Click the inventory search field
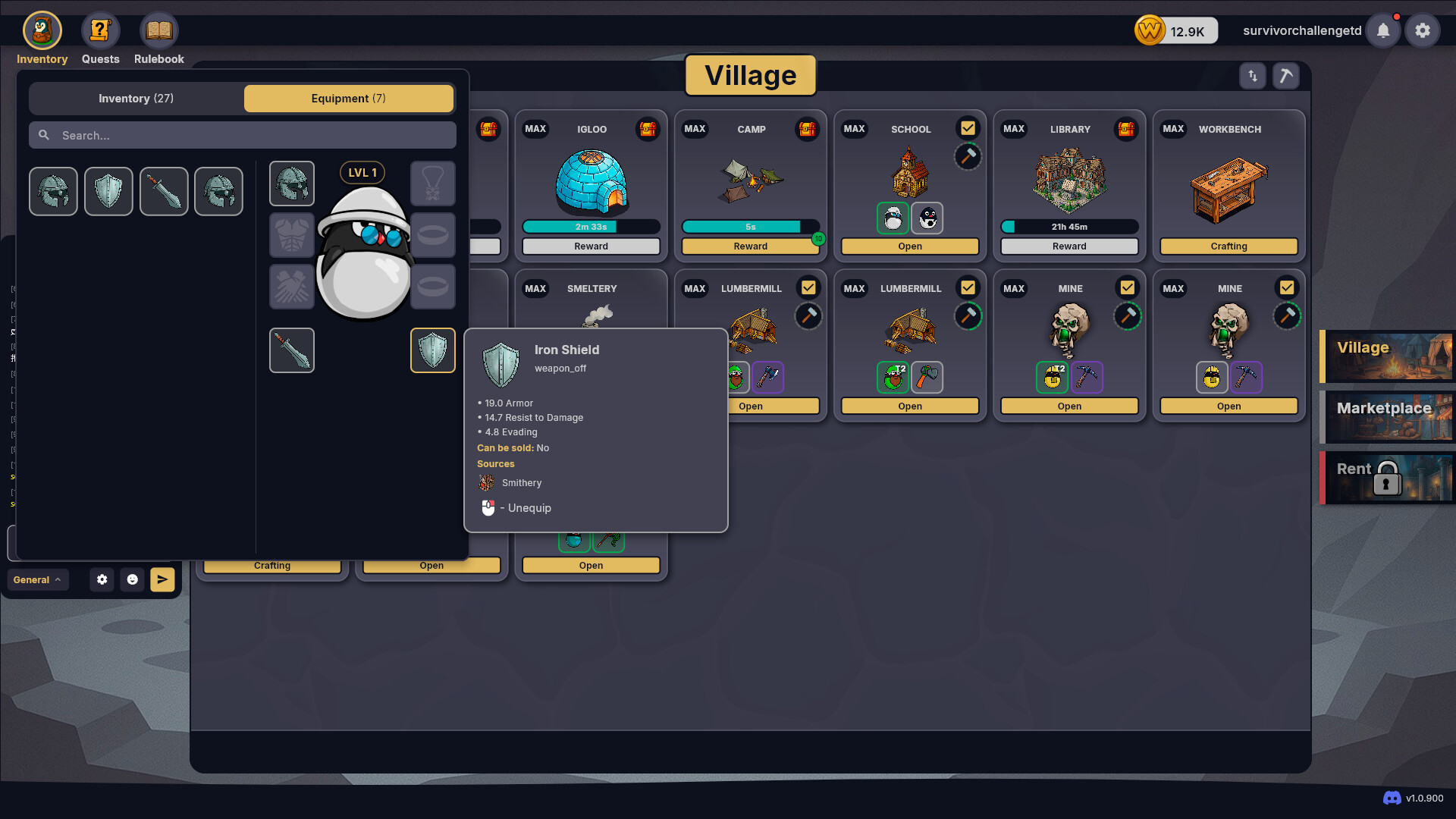This screenshot has width=1456, height=819. (x=243, y=135)
